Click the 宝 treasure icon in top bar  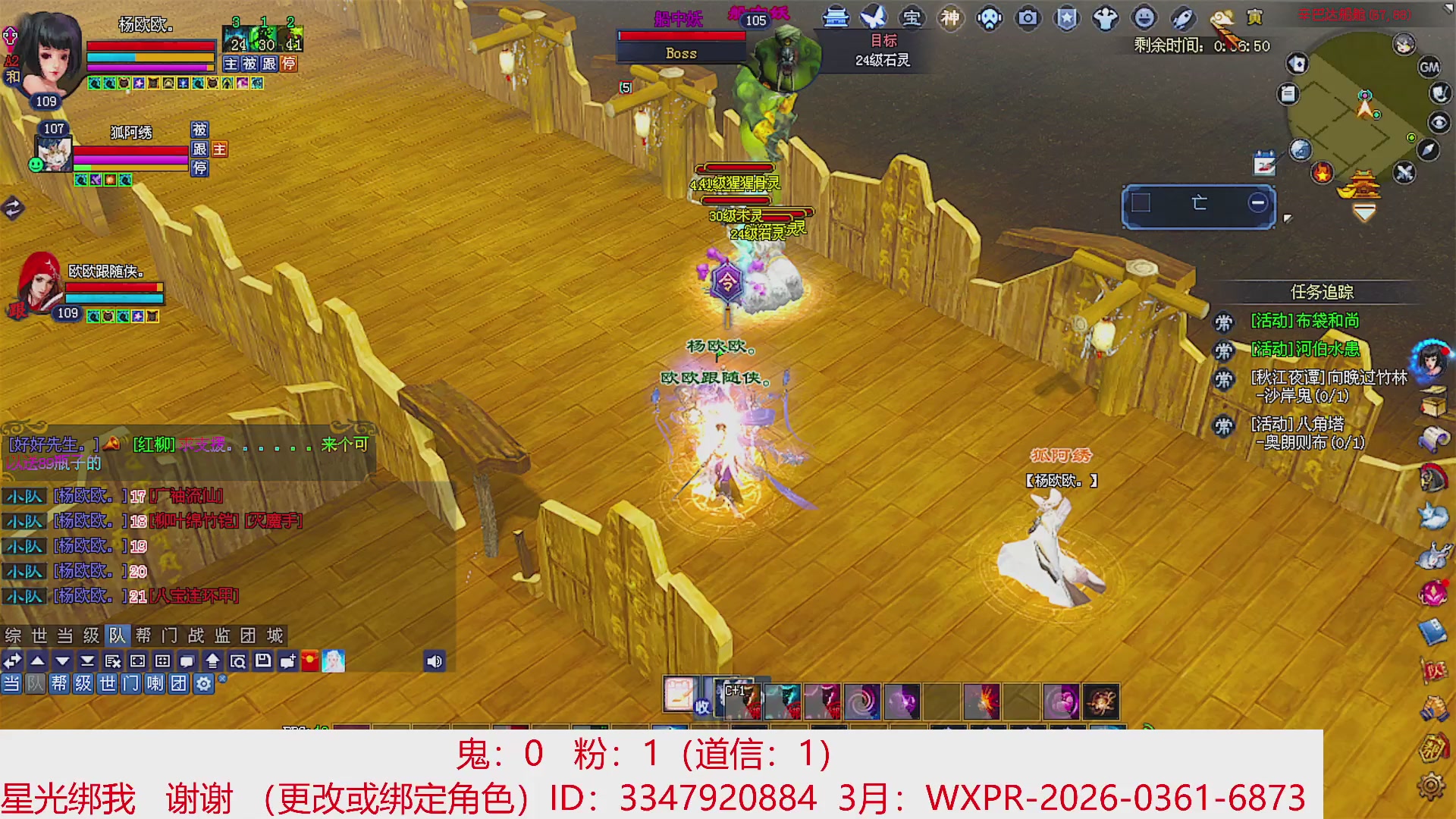(912, 19)
